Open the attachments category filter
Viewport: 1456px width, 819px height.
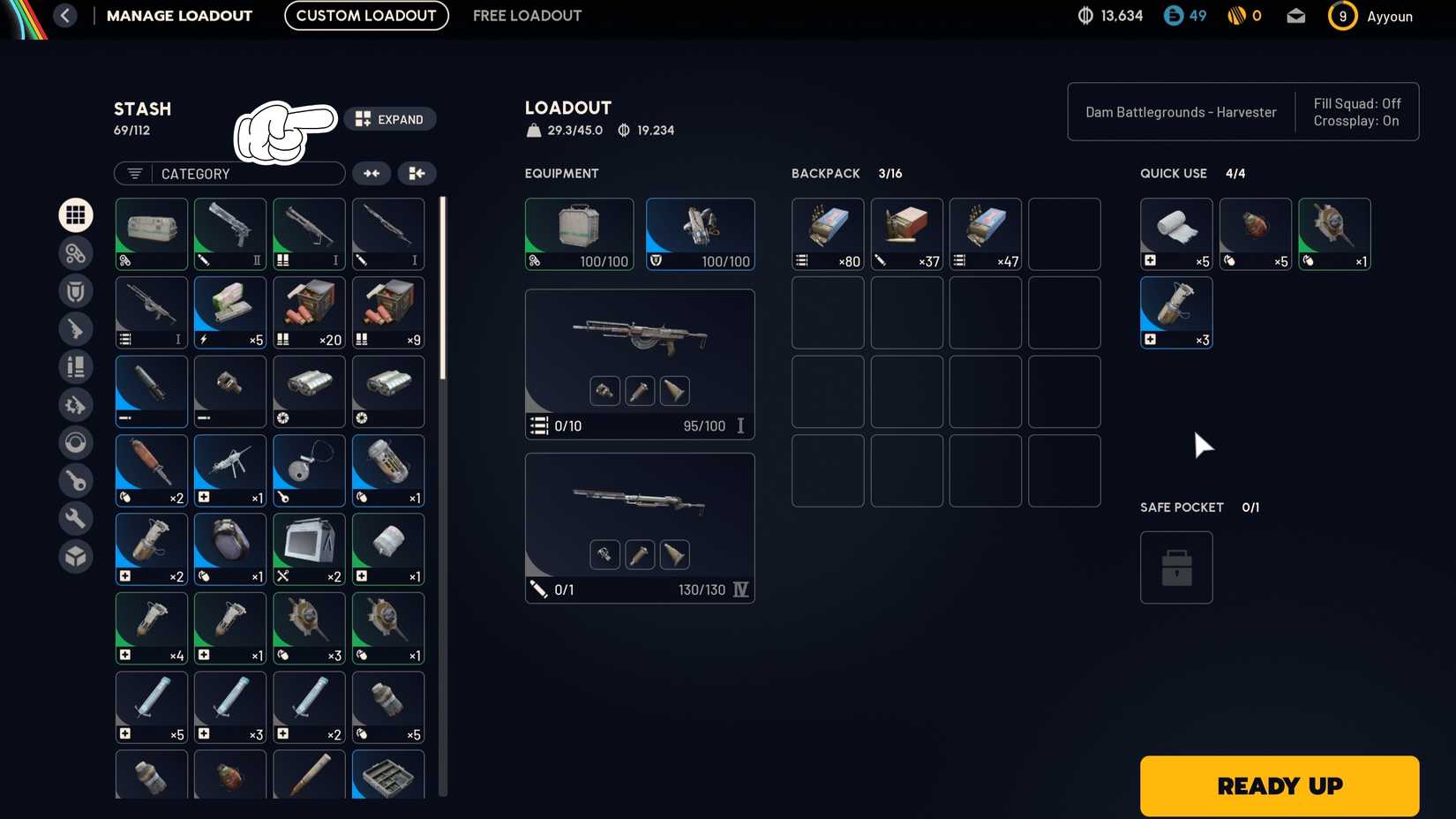[76, 252]
